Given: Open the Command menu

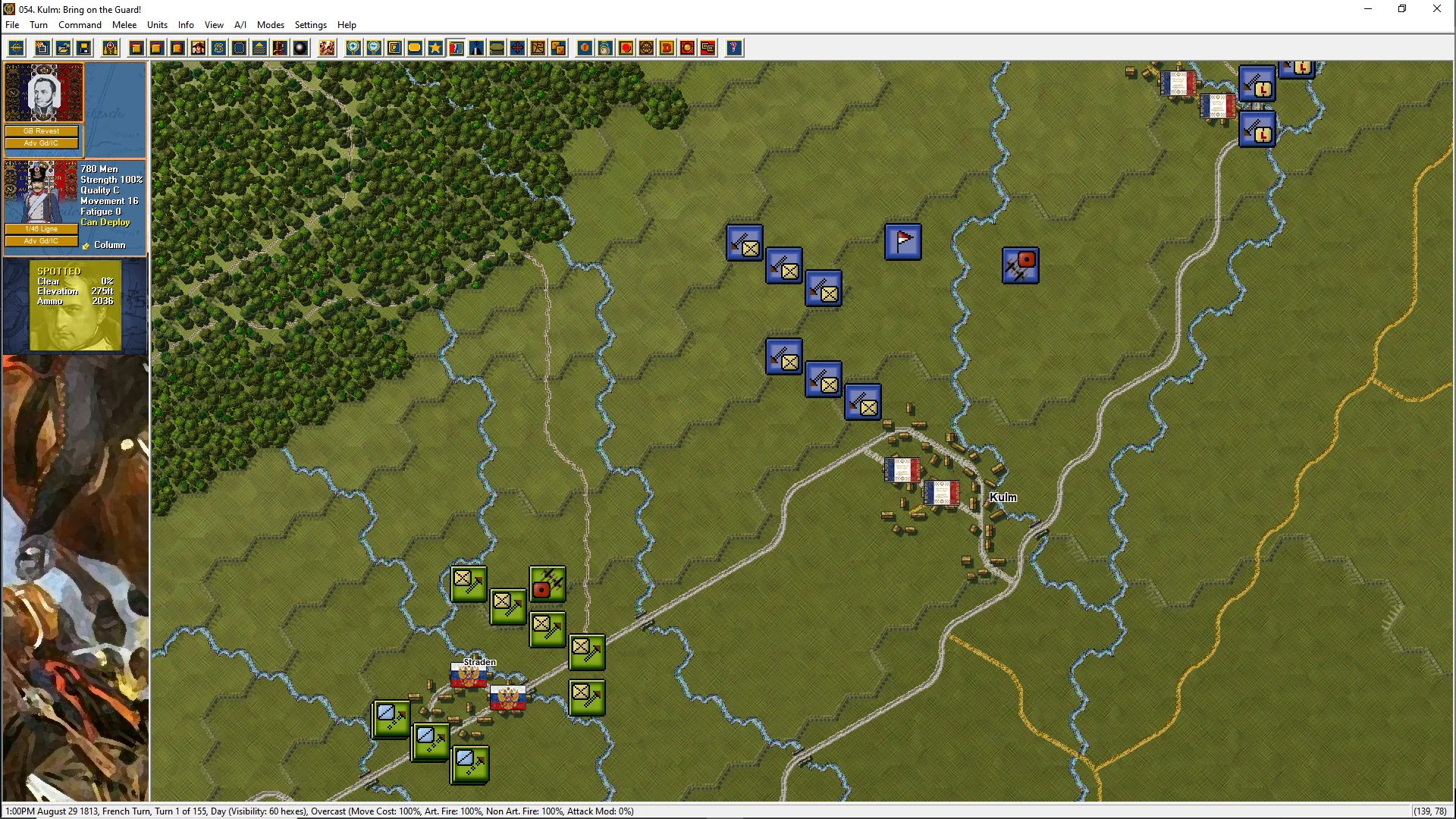Looking at the screenshot, I should [x=80, y=25].
